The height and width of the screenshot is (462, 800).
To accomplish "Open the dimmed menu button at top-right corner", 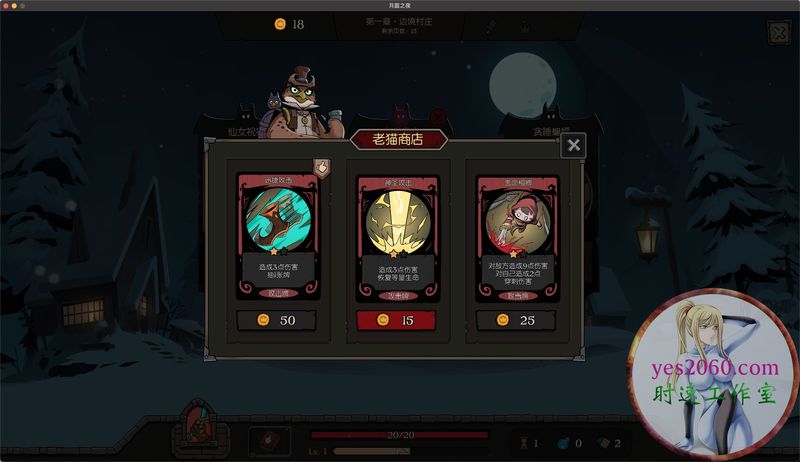I will [778, 32].
